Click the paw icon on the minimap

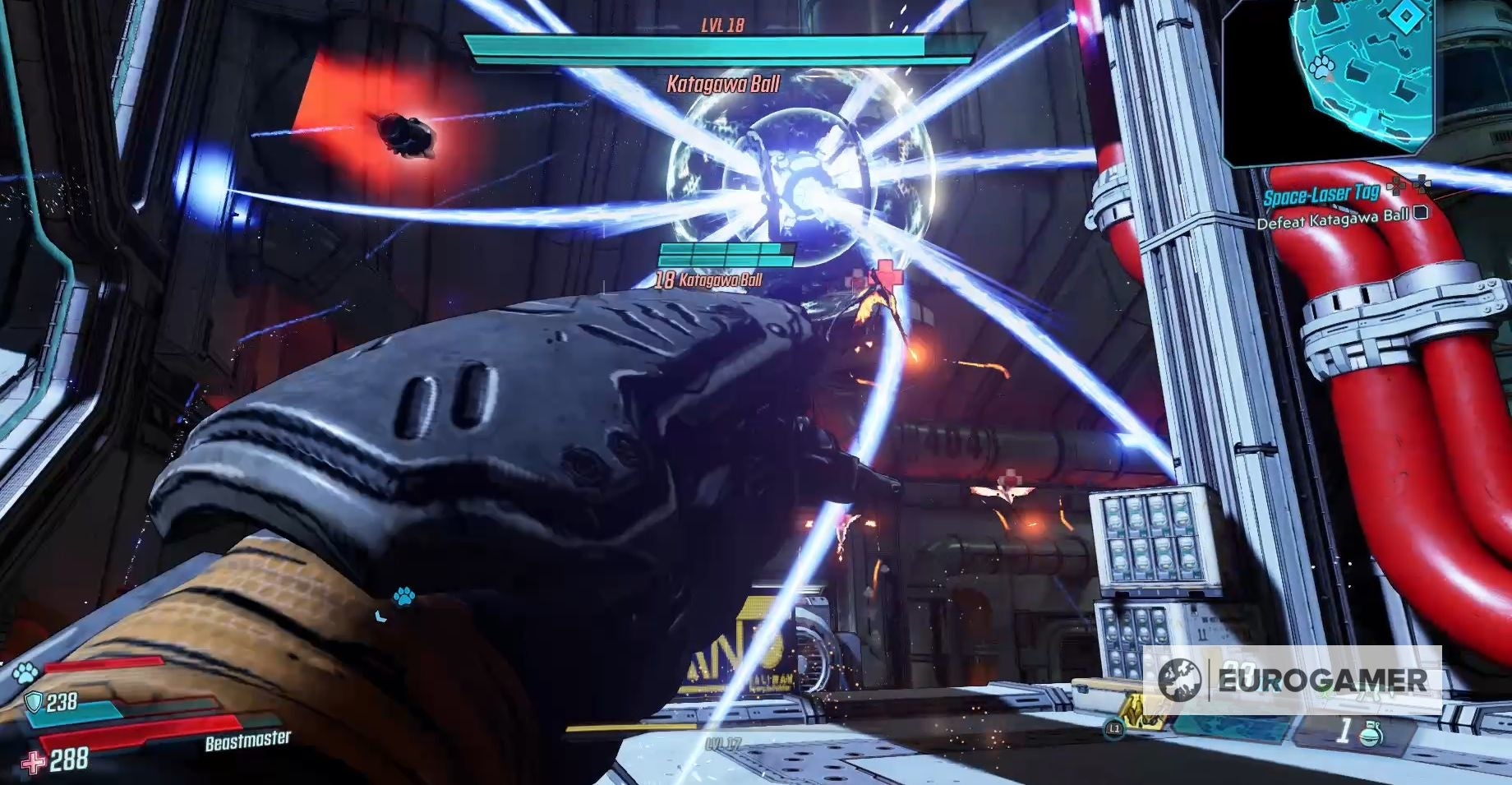point(1321,68)
